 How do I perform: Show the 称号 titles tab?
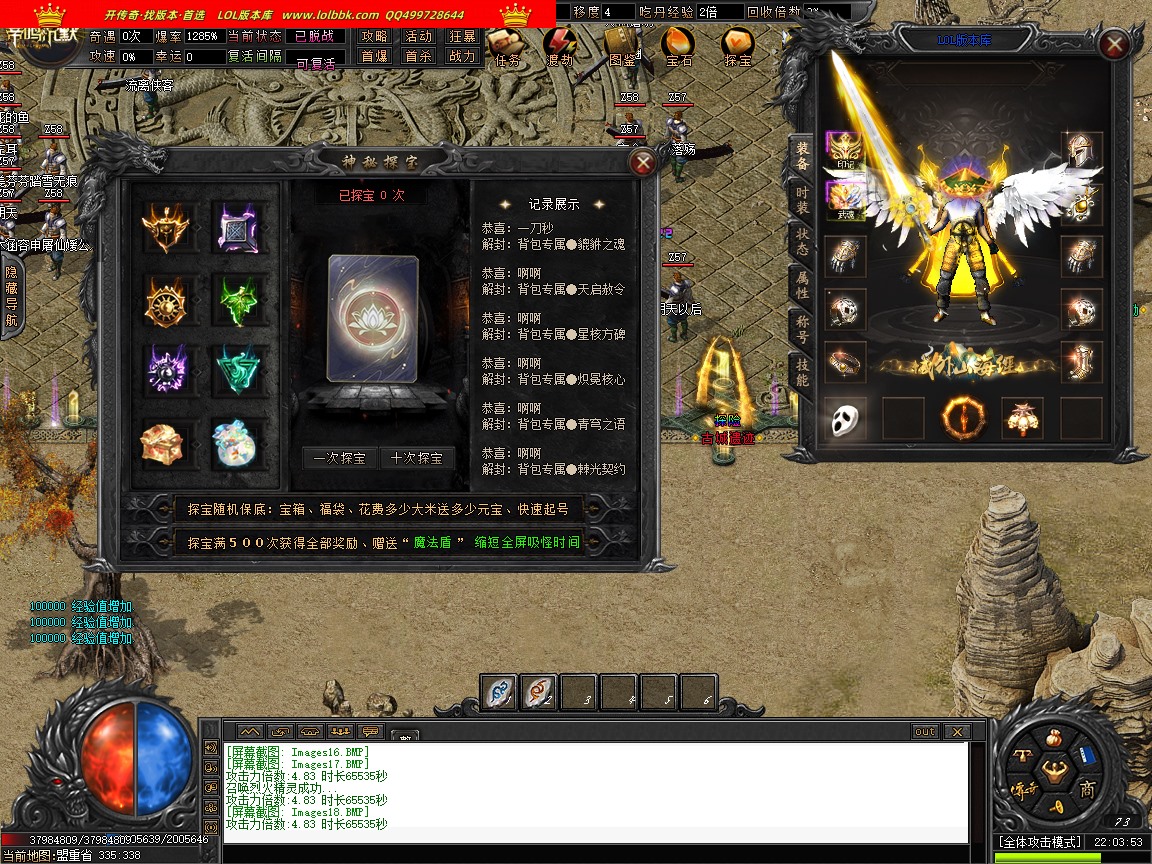tap(802, 328)
